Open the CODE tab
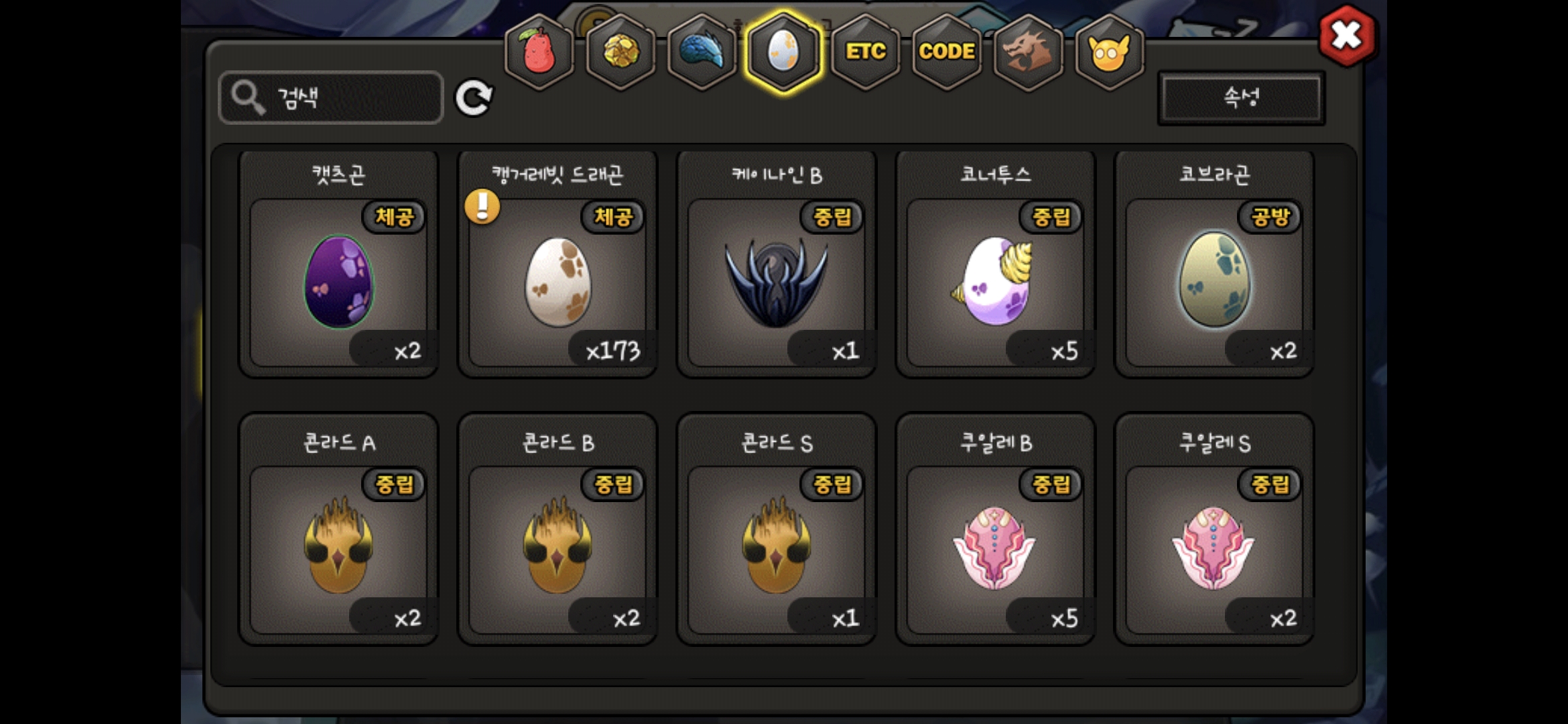This screenshot has height=724, width=1568. click(946, 52)
